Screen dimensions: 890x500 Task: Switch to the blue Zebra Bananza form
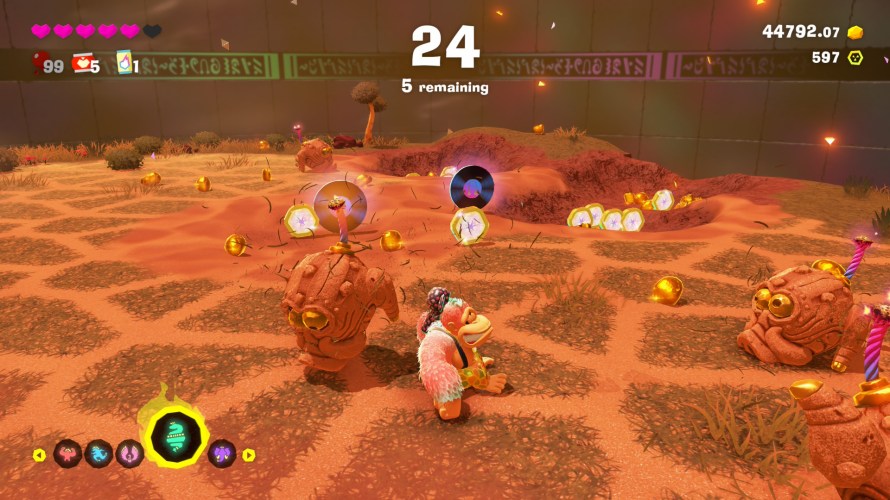coord(99,454)
